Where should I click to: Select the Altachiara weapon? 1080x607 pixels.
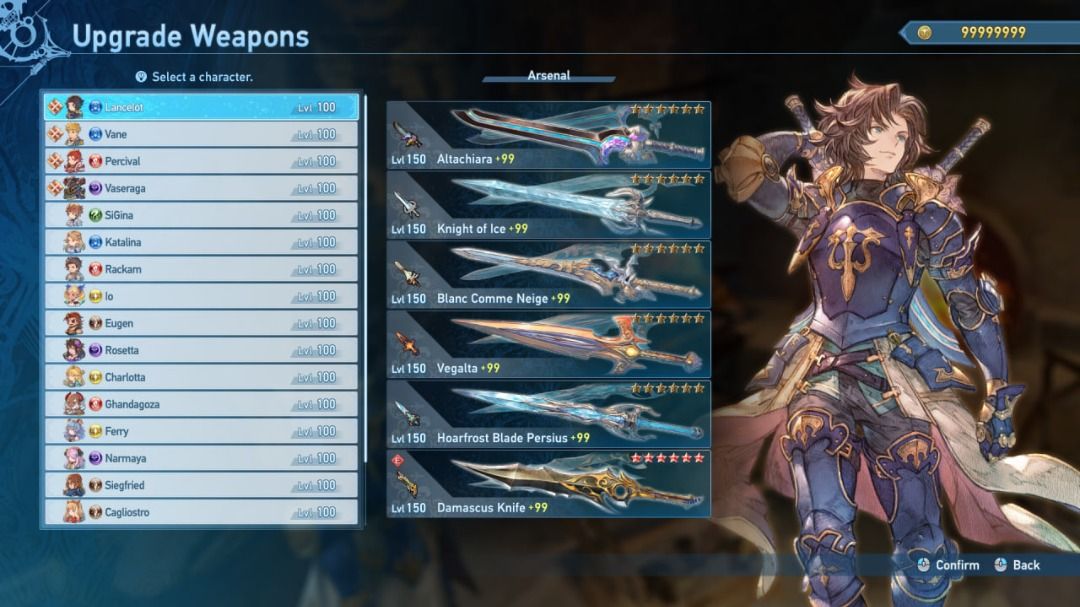pos(548,135)
